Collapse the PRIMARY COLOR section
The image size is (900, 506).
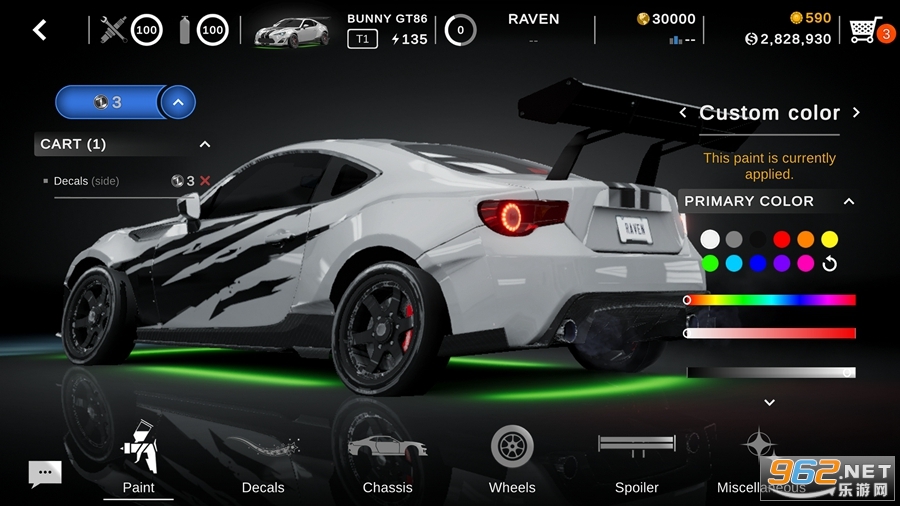[x=849, y=201]
